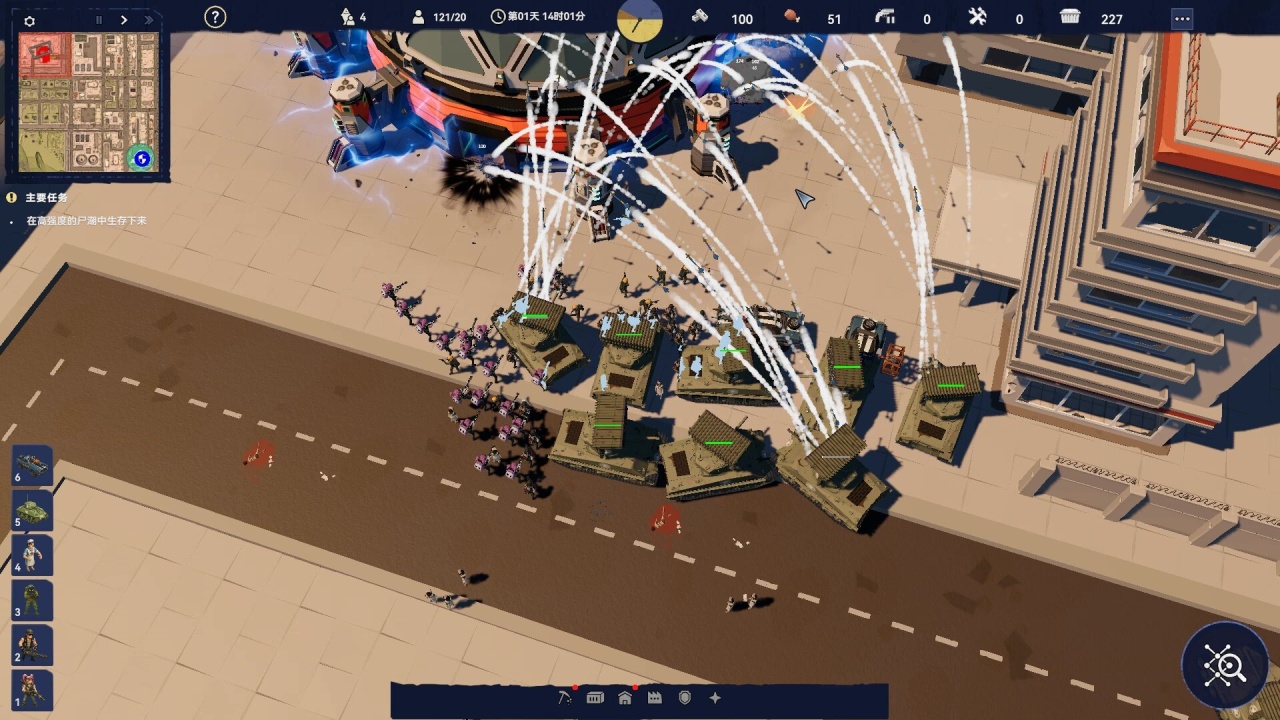Open the factory build category

(655, 698)
